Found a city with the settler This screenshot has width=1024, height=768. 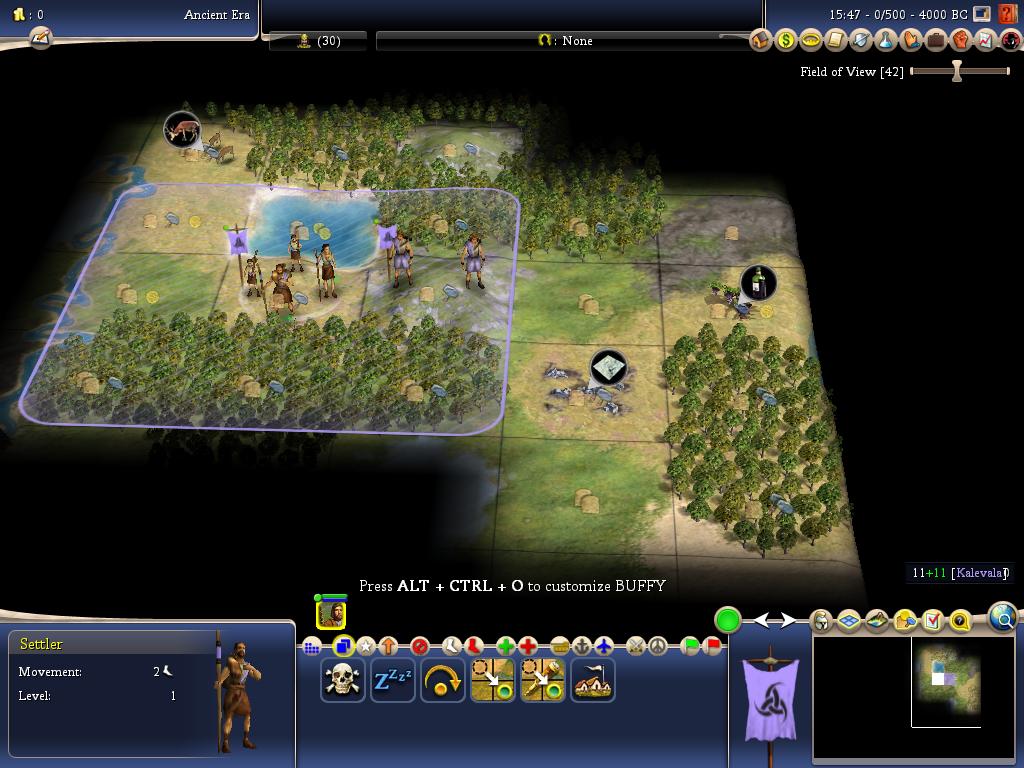[x=592, y=680]
